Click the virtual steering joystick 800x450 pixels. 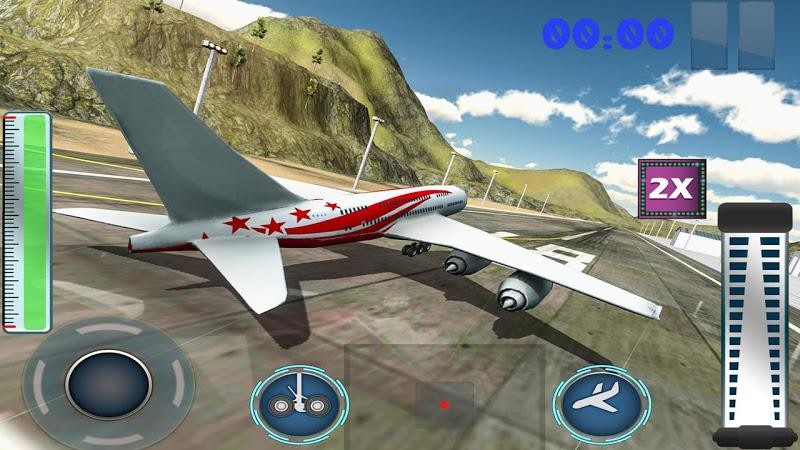(108, 385)
